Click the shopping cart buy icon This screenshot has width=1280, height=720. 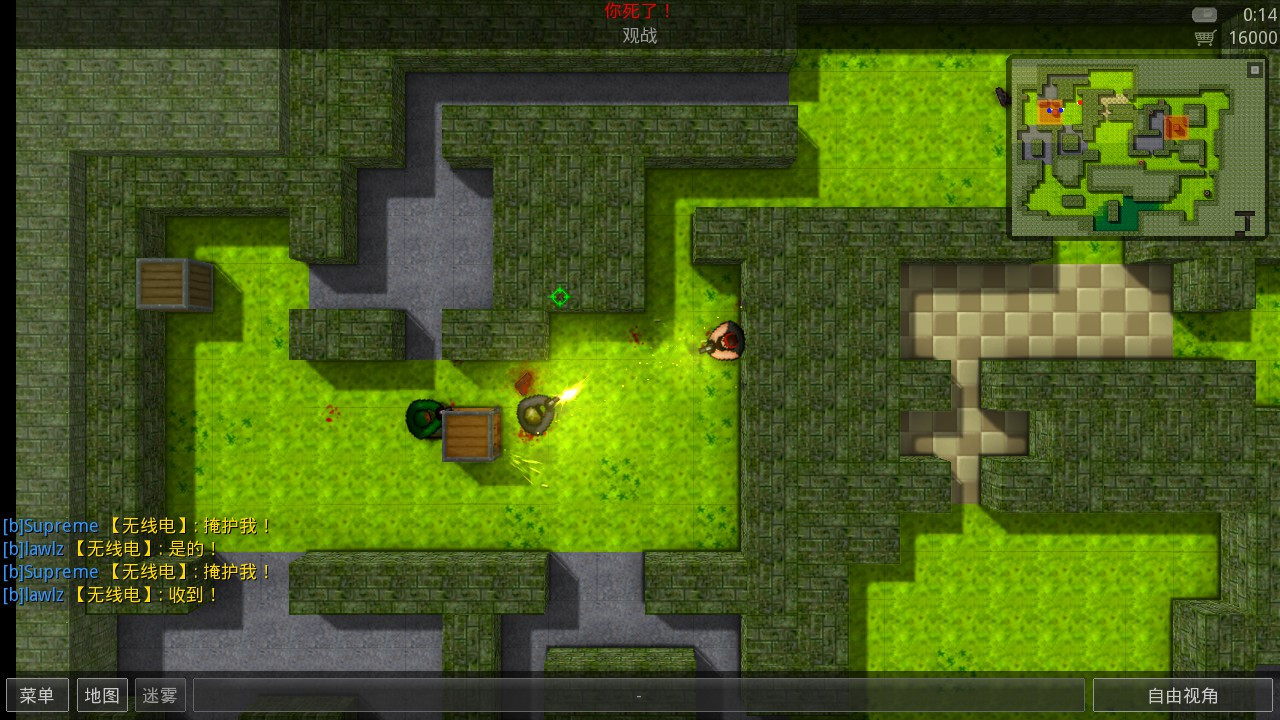[1203, 37]
